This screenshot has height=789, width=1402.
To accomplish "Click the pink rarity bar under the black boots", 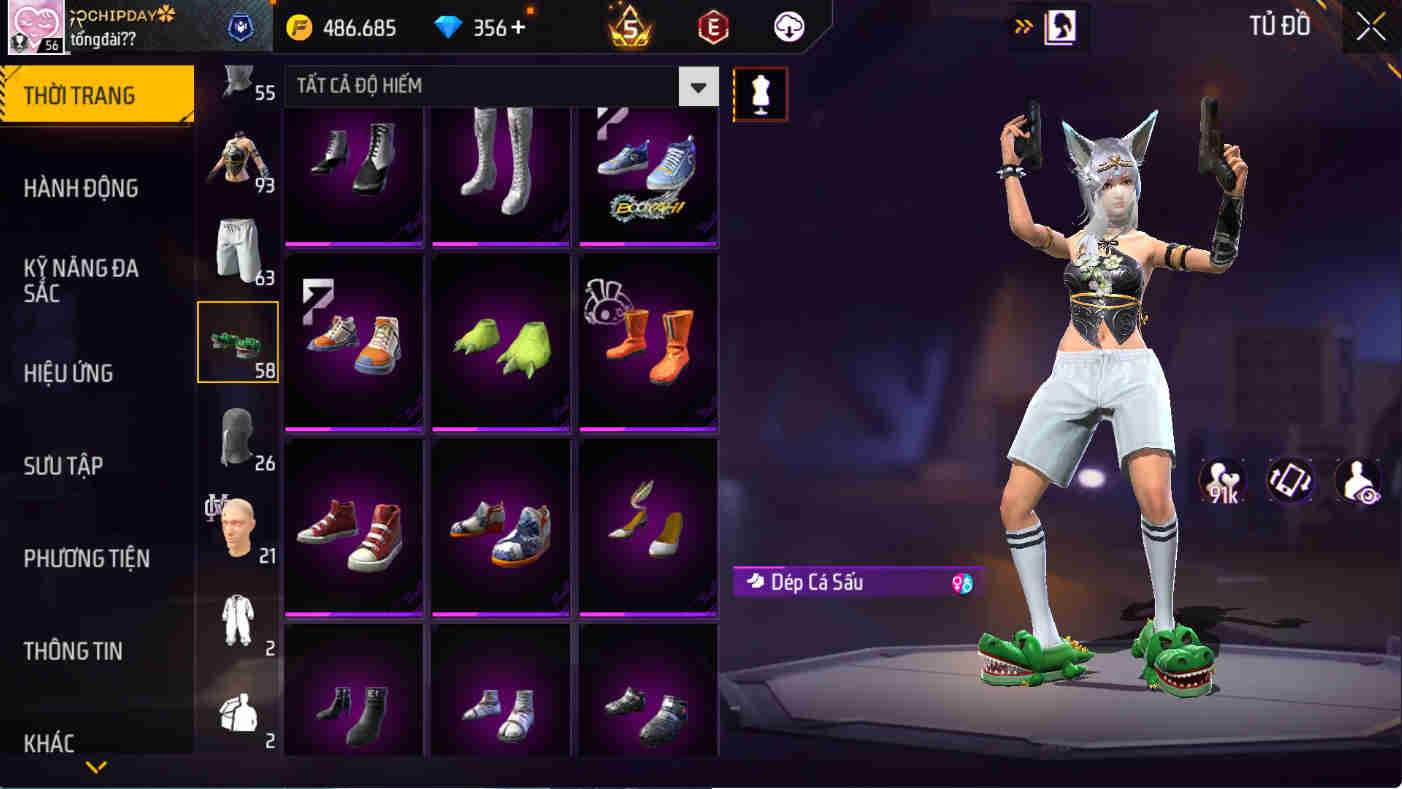I will [x=354, y=243].
